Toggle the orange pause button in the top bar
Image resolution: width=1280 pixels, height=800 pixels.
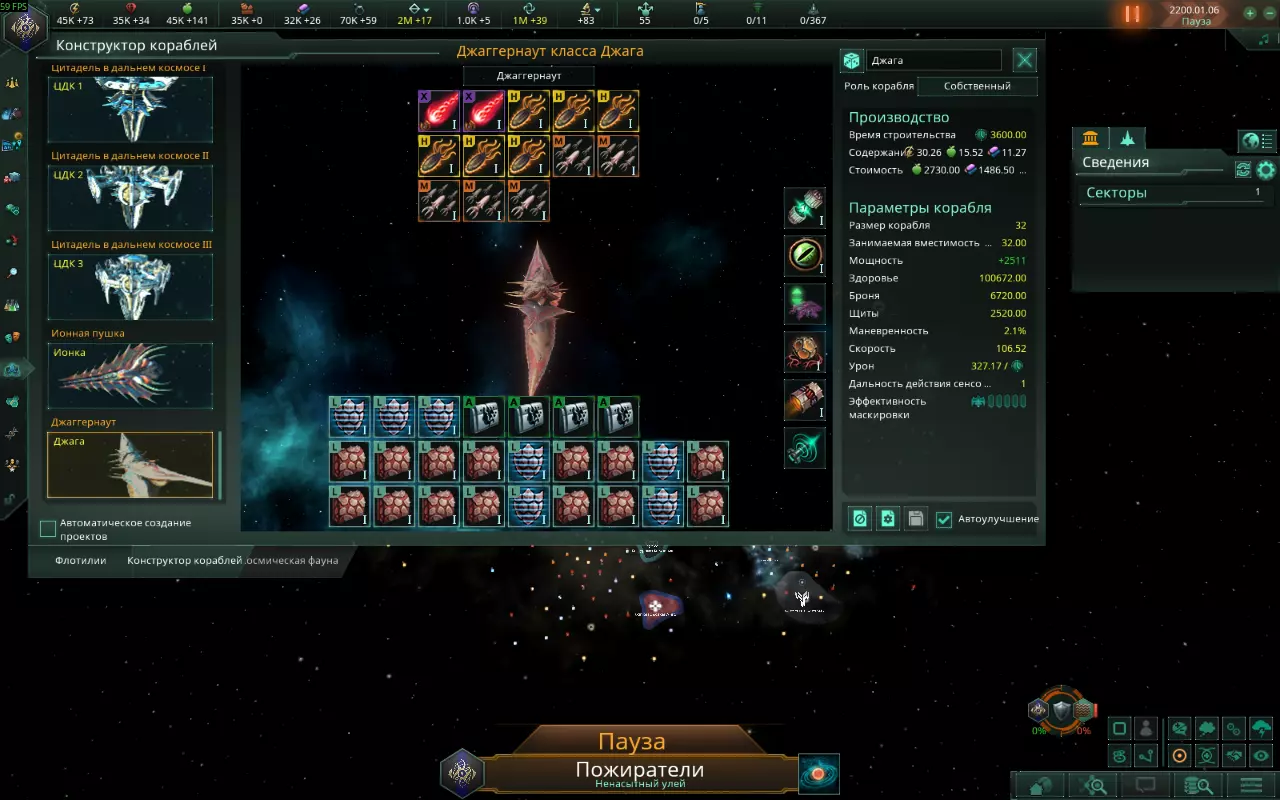[1132, 14]
